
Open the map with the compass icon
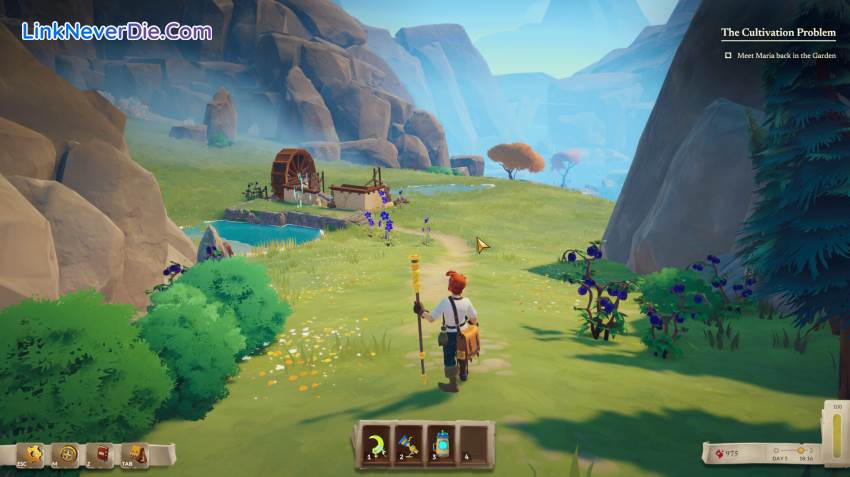(66, 455)
